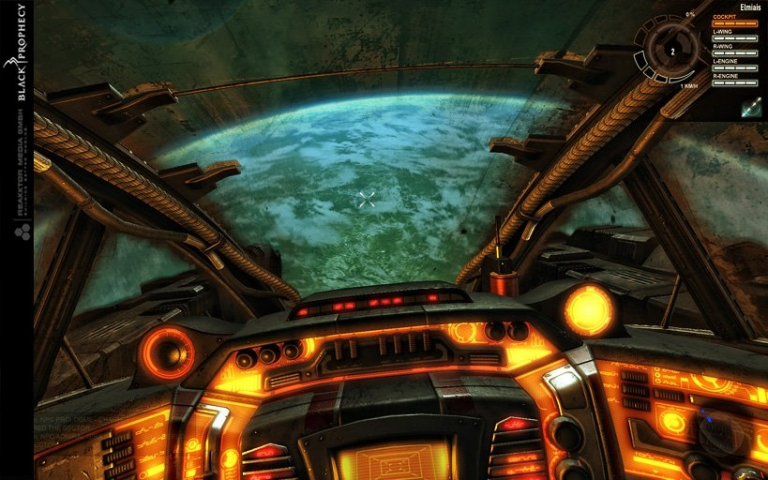Select the highlighted COCKPIT module entry
The image size is (768, 480).
[x=734, y=20]
